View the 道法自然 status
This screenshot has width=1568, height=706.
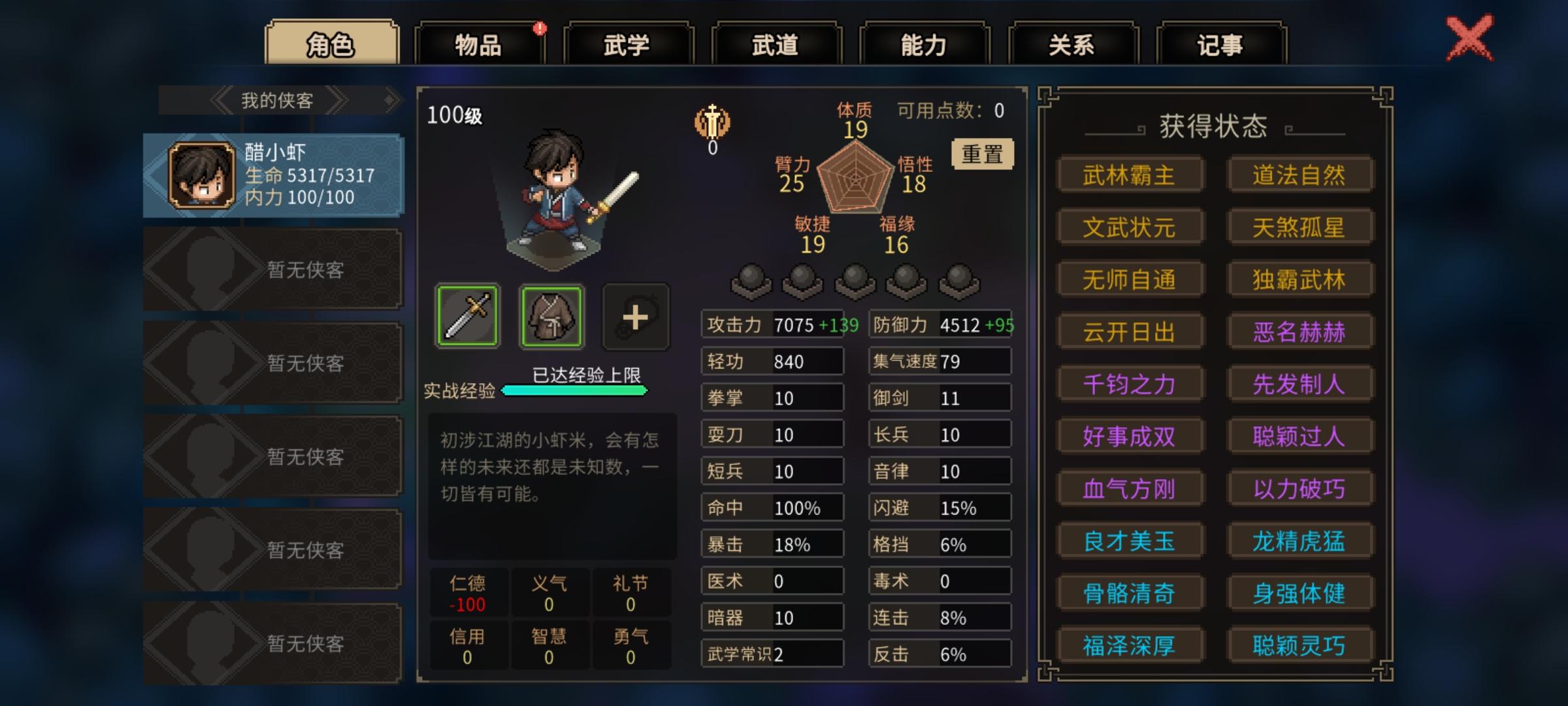(1300, 174)
